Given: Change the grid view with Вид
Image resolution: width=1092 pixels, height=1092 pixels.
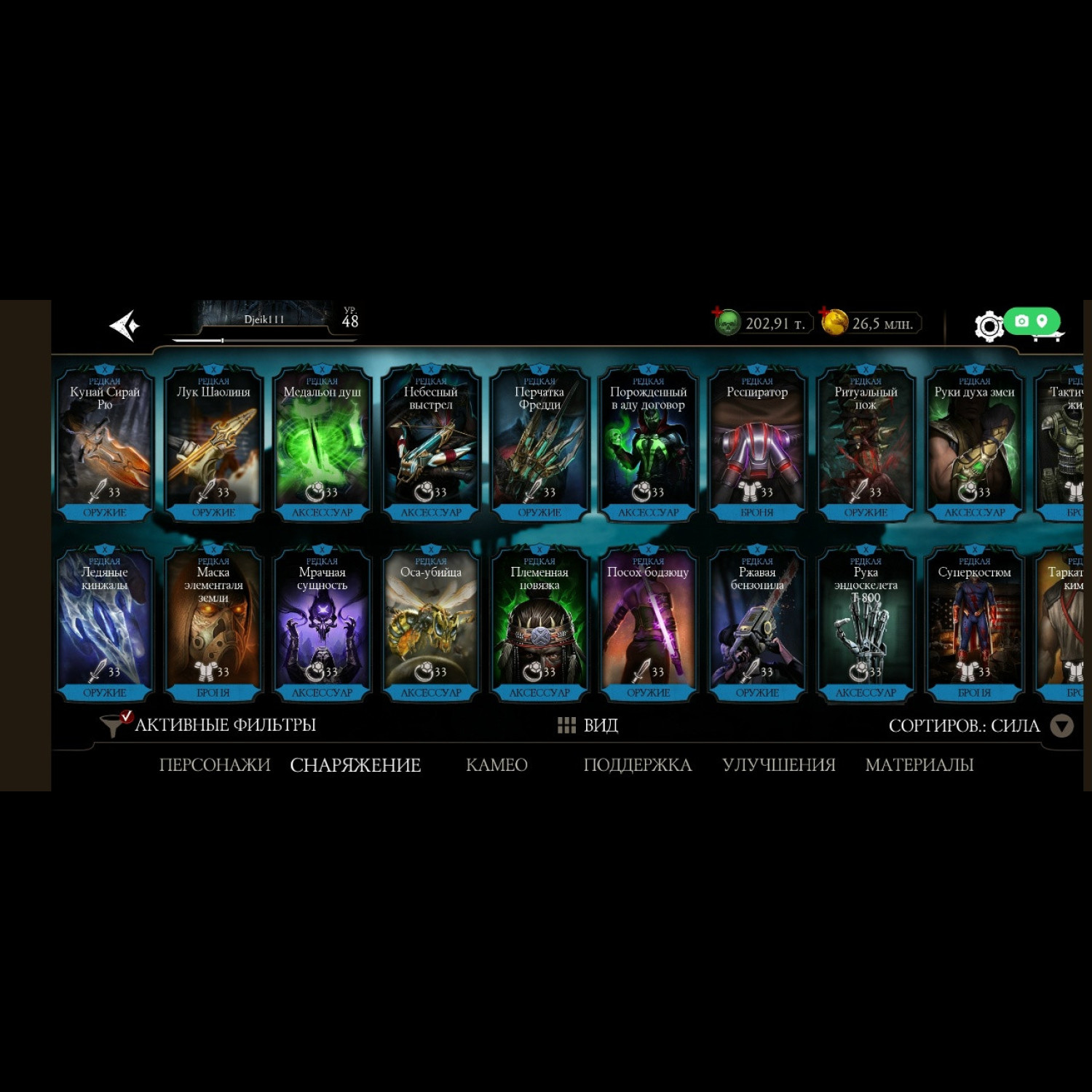Looking at the screenshot, I should (588, 725).
